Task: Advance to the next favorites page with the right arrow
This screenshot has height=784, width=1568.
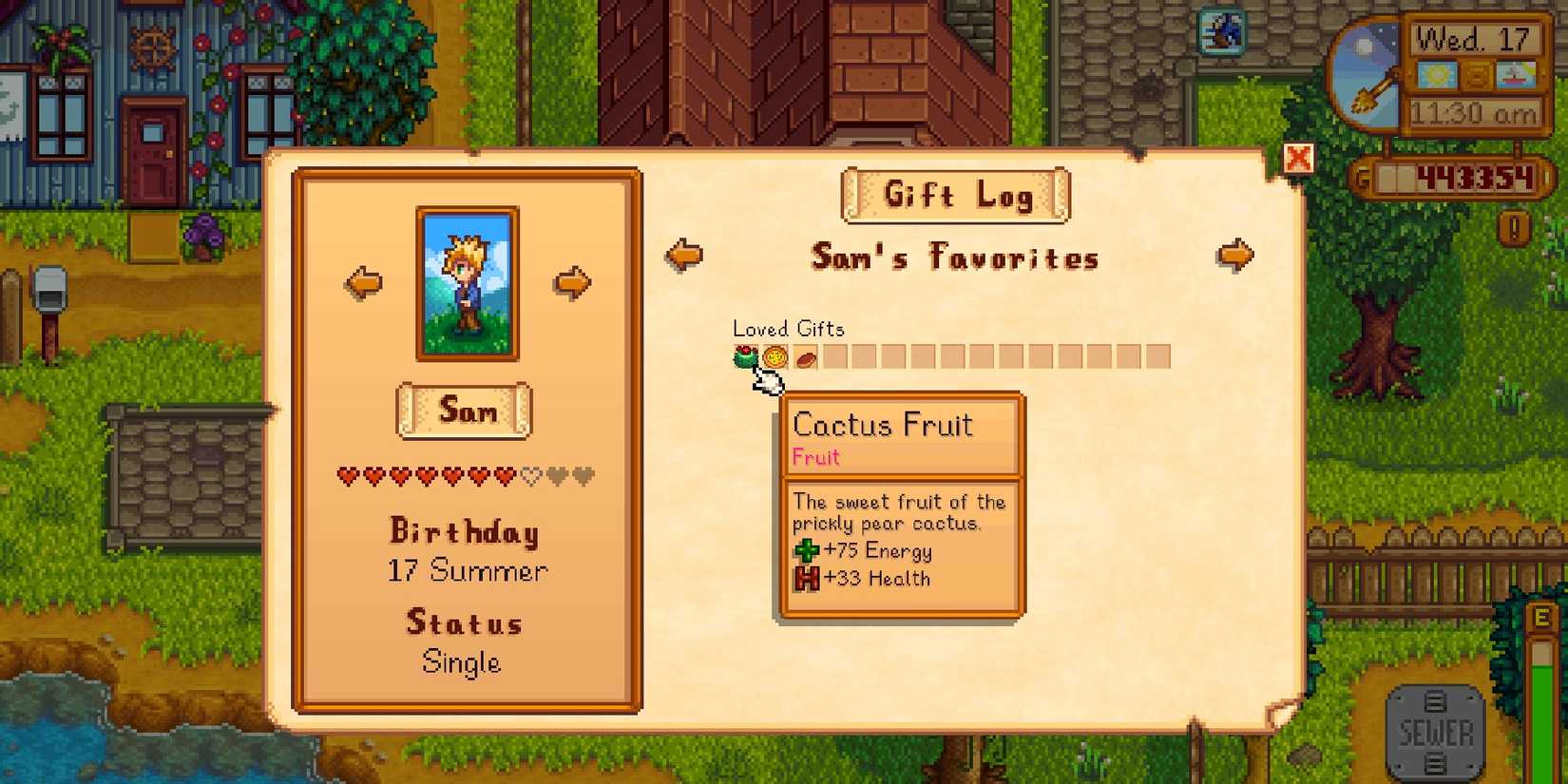Action: pyautogui.click(x=1235, y=254)
